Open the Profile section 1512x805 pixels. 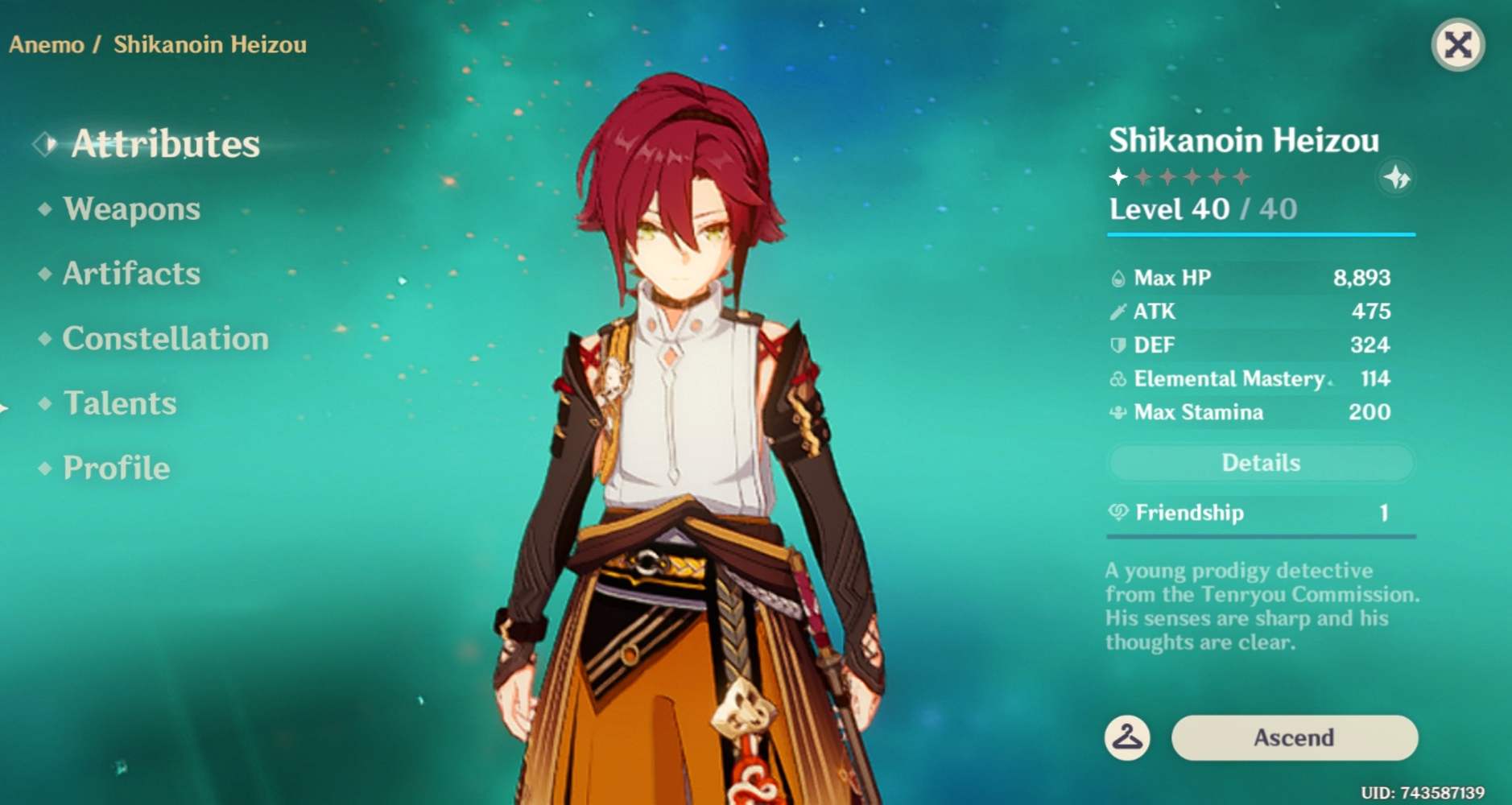pyautogui.click(x=115, y=468)
